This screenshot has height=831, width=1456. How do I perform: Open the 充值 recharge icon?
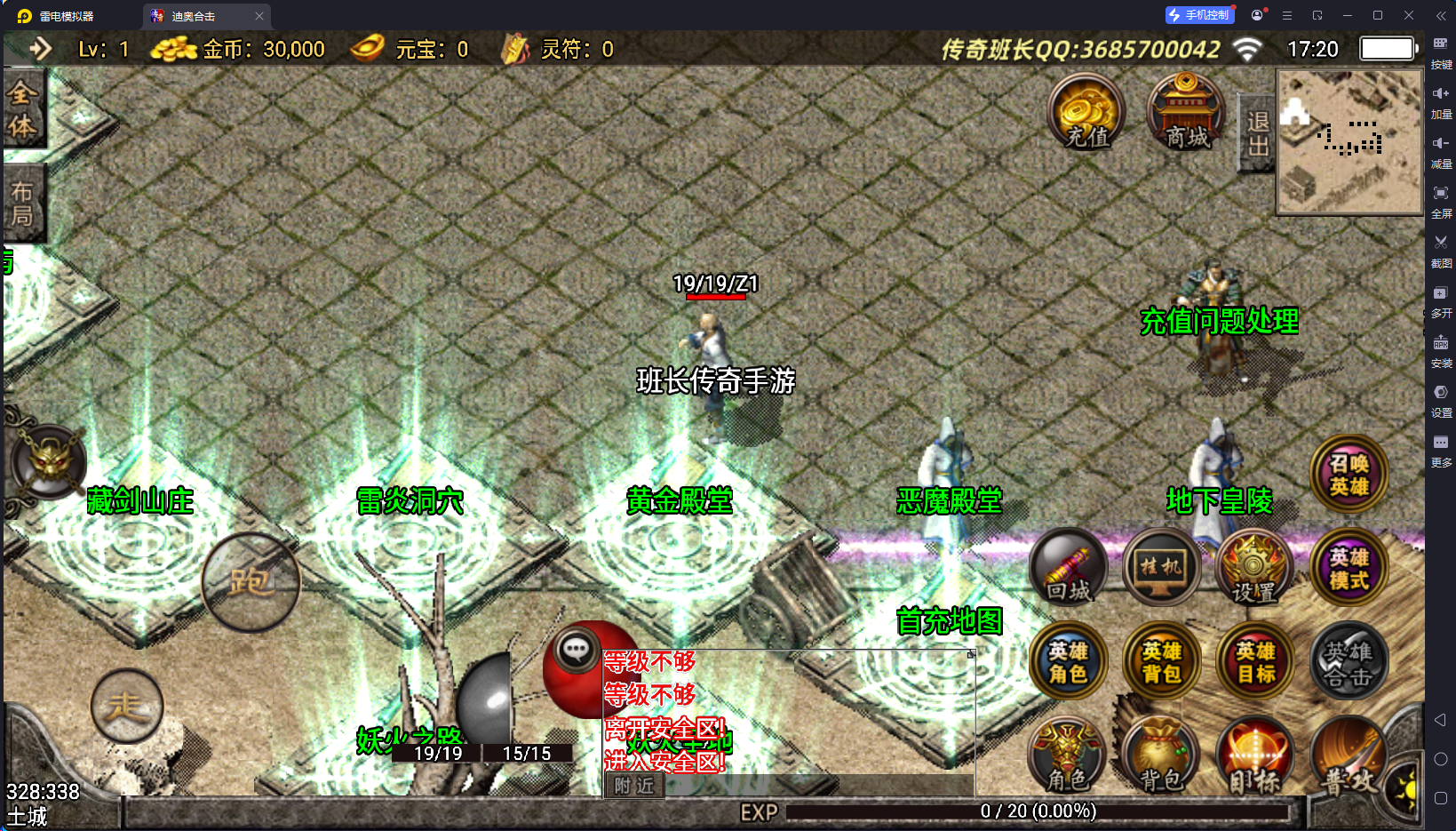(1086, 112)
